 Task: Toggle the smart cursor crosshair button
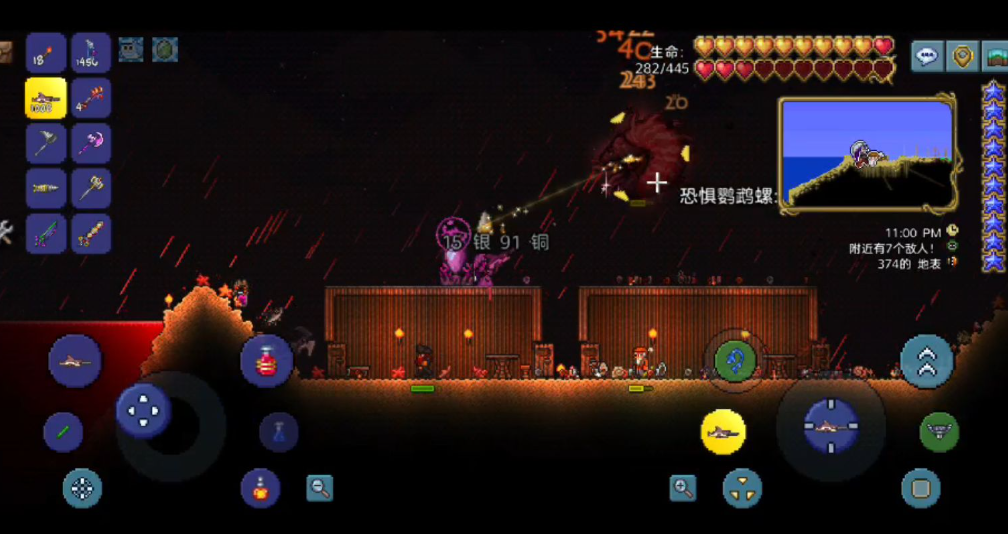pos(83,488)
